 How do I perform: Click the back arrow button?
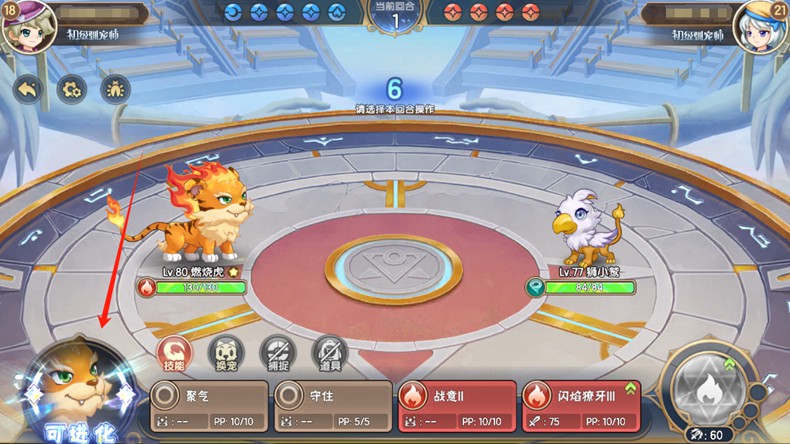(x=27, y=90)
